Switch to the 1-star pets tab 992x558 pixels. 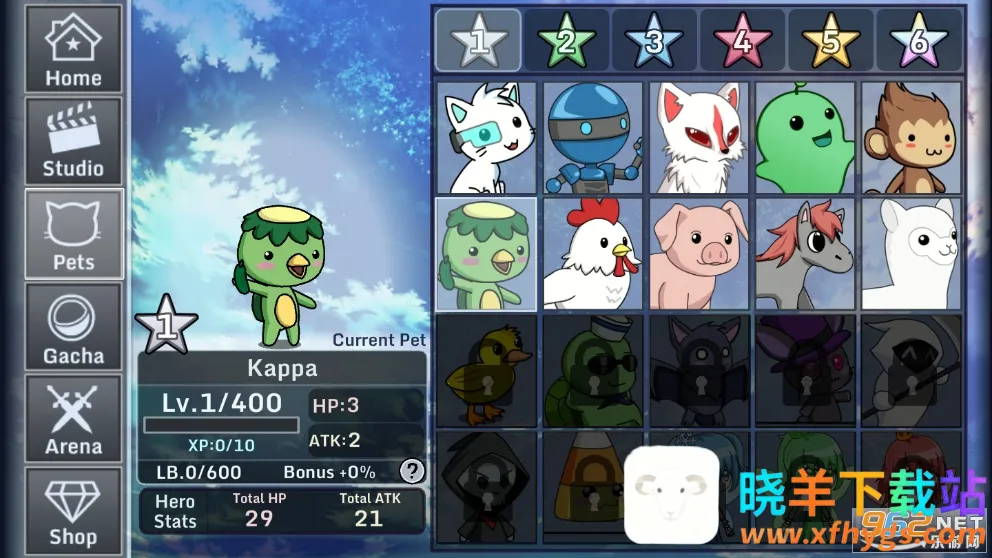click(x=478, y=41)
